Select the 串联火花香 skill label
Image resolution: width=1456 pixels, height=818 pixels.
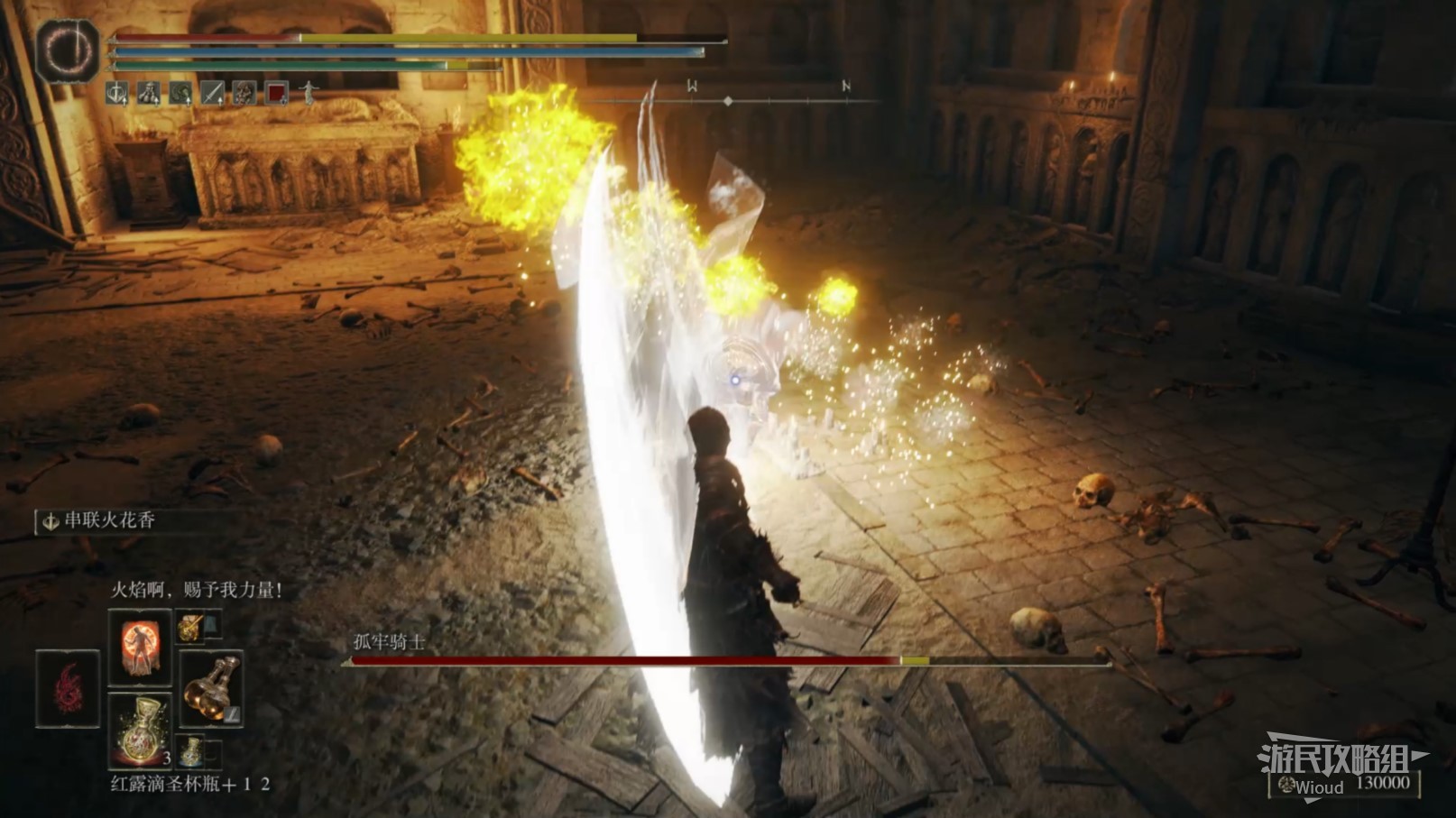(108, 521)
